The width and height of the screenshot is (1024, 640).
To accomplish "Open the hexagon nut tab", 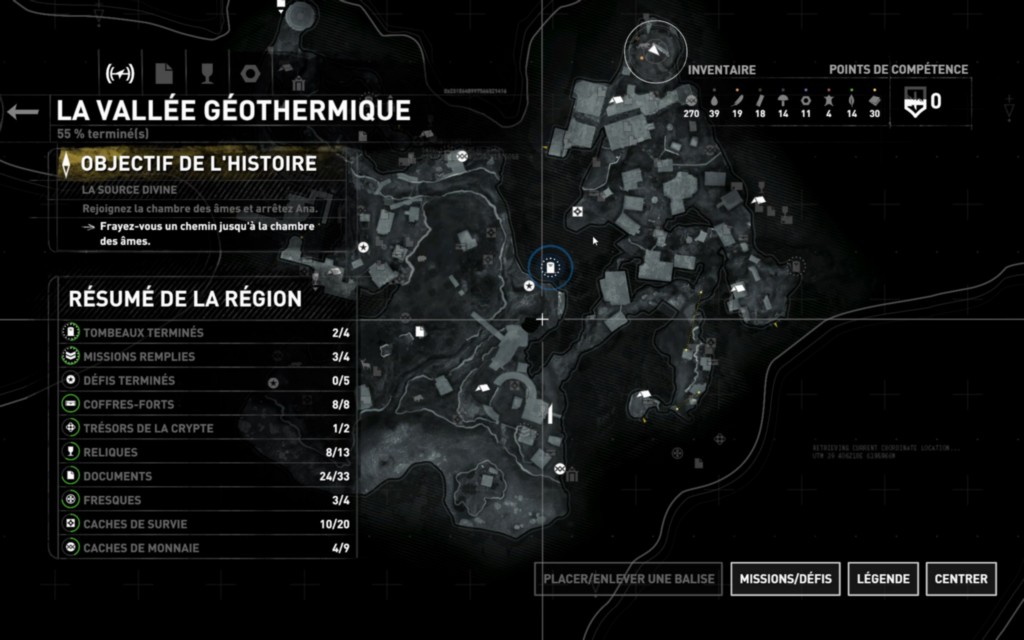I will point(250,73).
